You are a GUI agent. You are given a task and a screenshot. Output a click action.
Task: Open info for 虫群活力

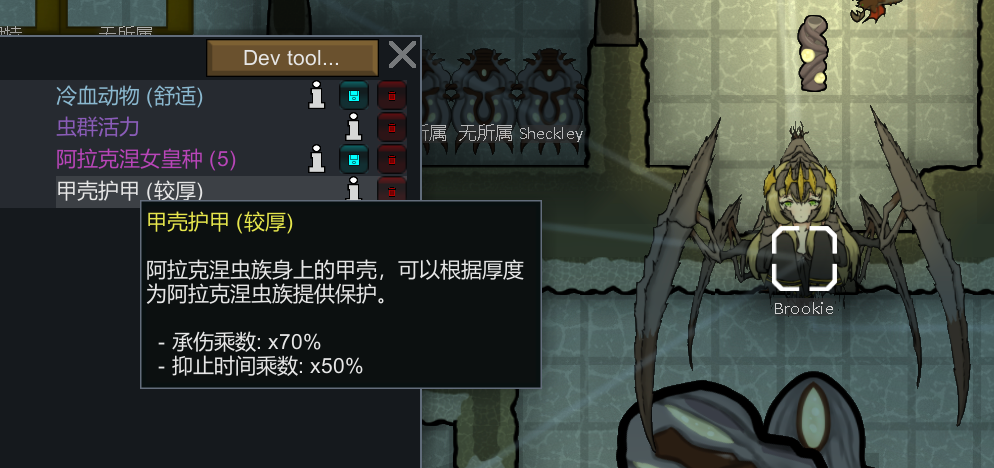(x=353, y=127)
